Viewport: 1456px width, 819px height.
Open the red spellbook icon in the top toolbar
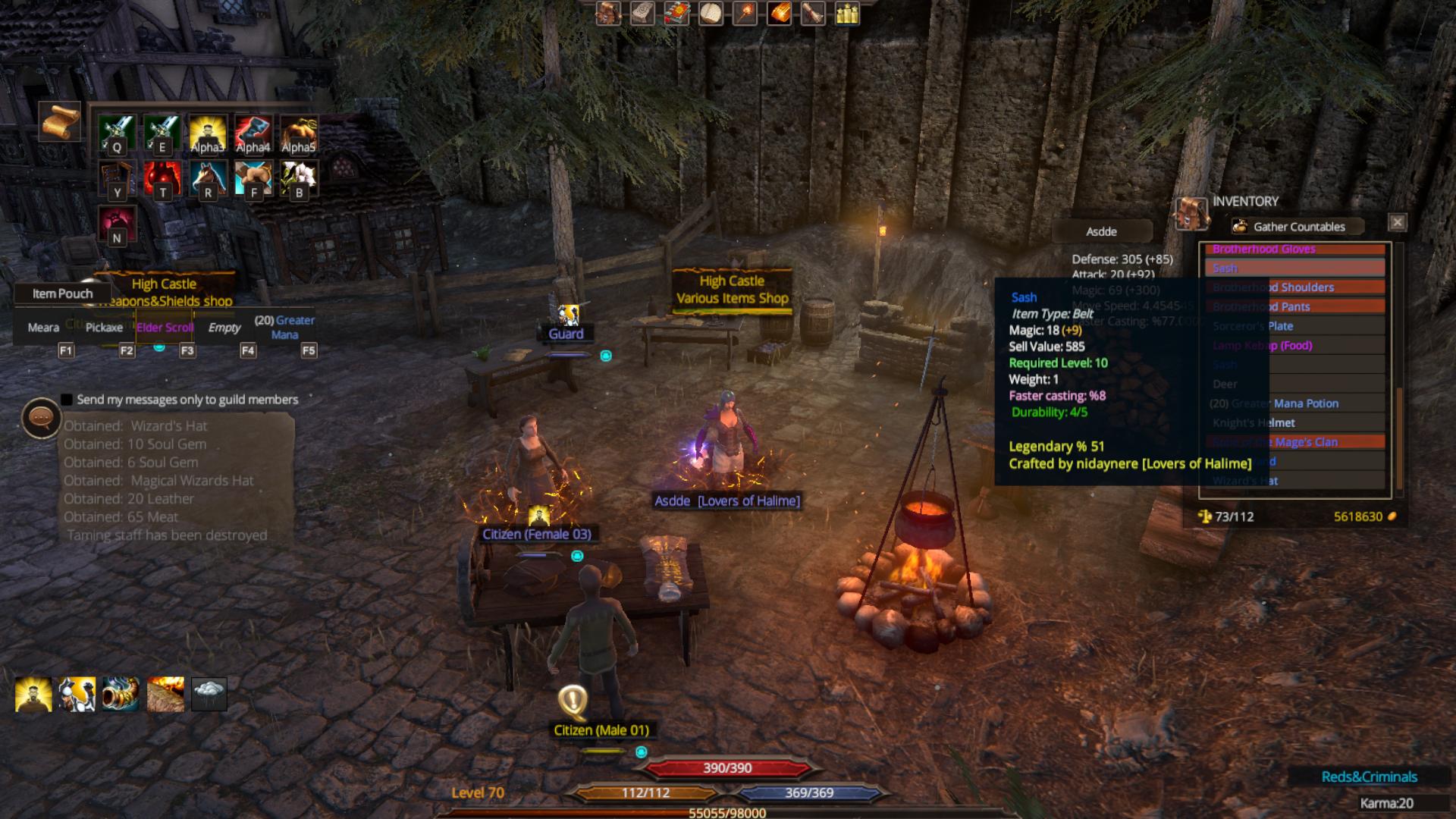click(x=675, y=13)
